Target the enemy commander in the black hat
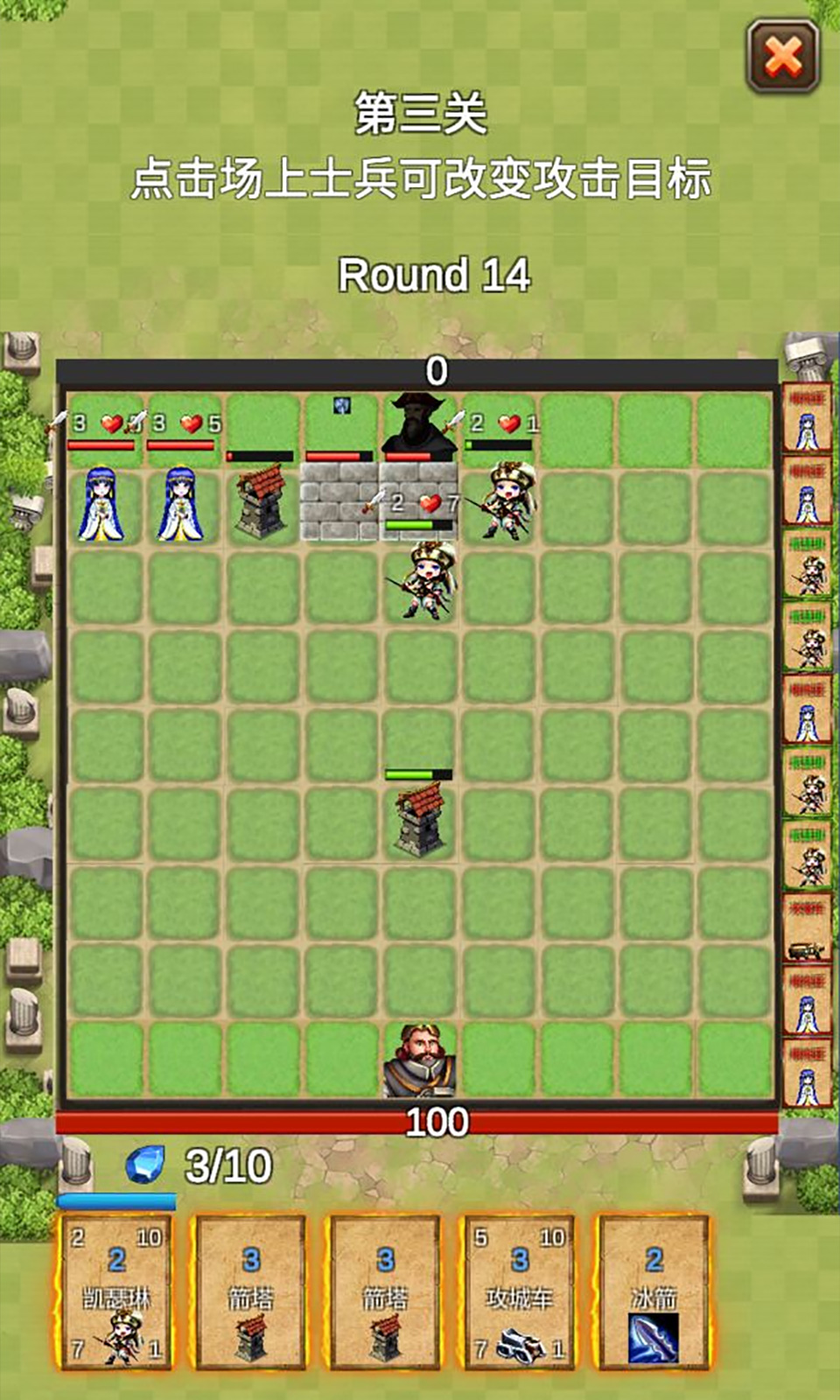Screen dimensions: 840x1400 pyautogui.click(x=420, y=424)
